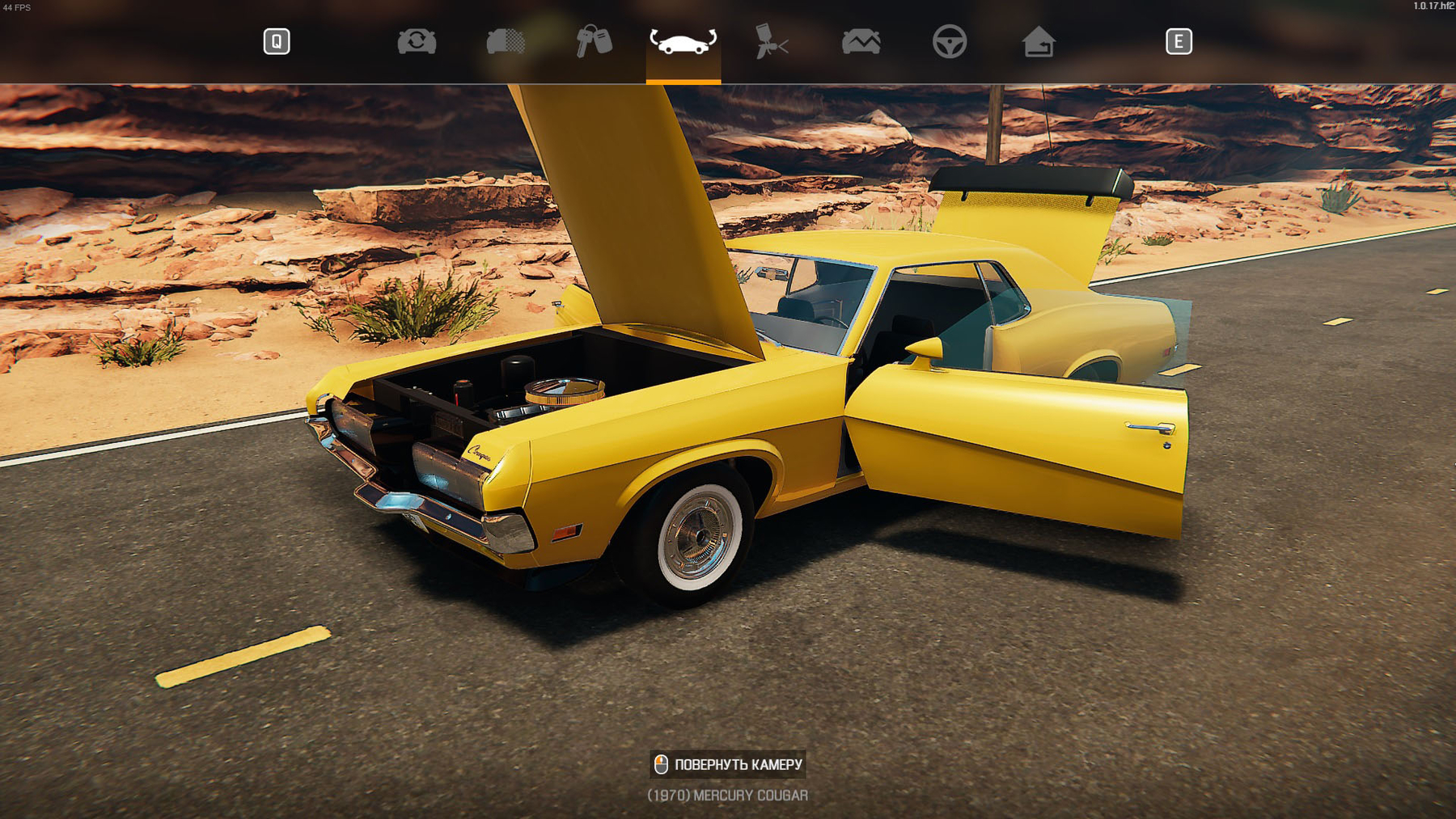The height and width of the screenshot is (819, 1456).
Task: Switch to the car keys tab
Action: click(x=594, y=41)
